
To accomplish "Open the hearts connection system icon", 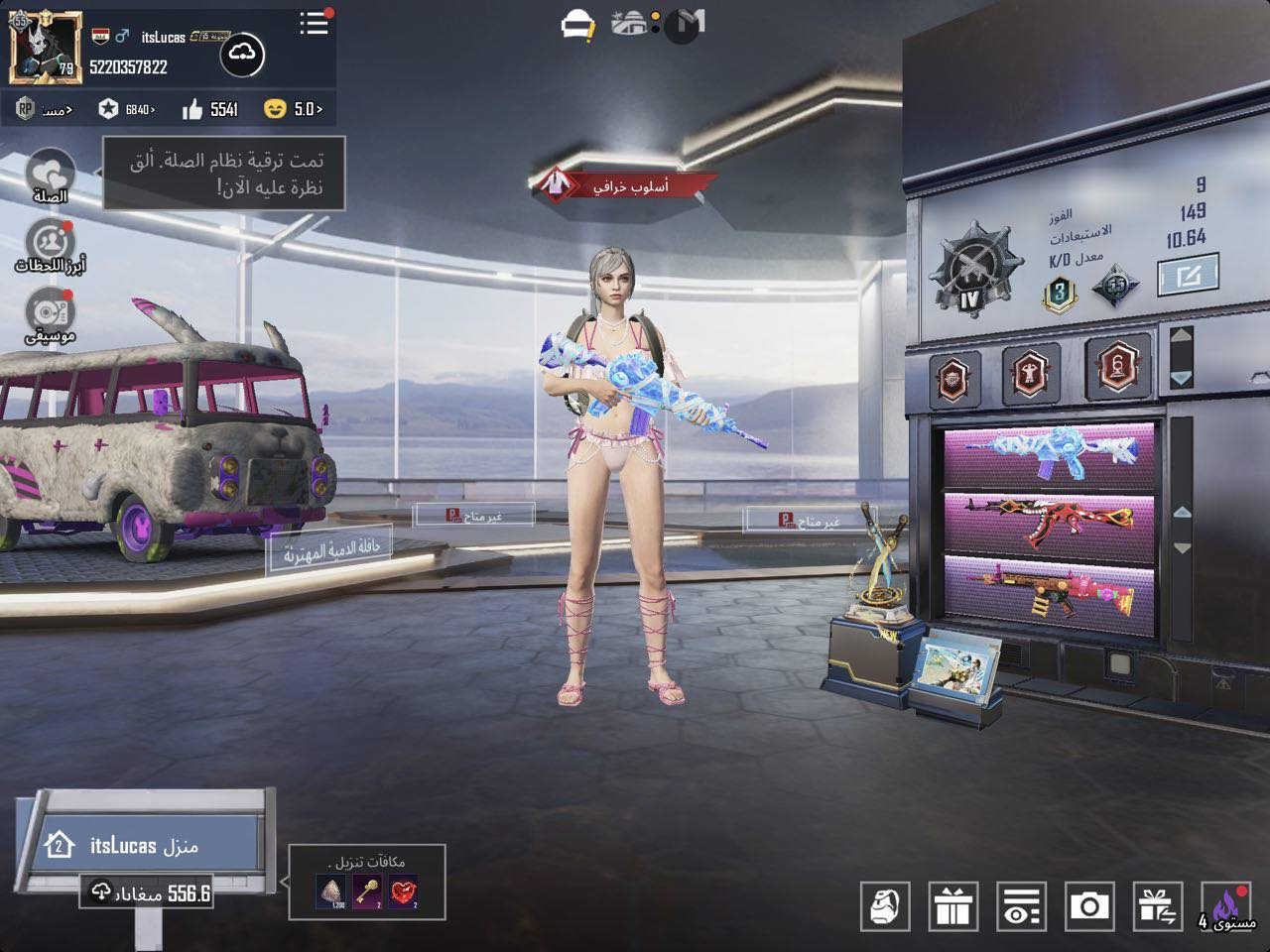I will (50, 172).
